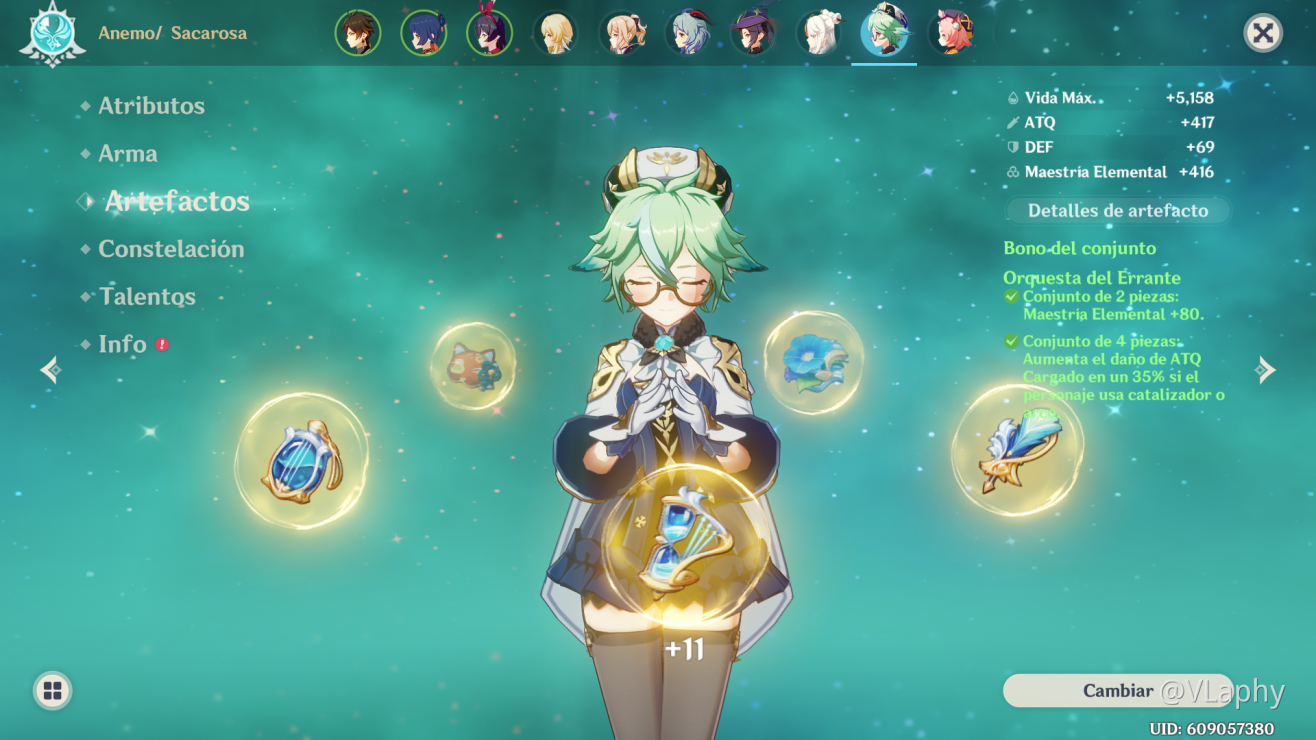The image size is (1316, 740).
Task: Select Sucrose's character portrait
Action: 884,31
